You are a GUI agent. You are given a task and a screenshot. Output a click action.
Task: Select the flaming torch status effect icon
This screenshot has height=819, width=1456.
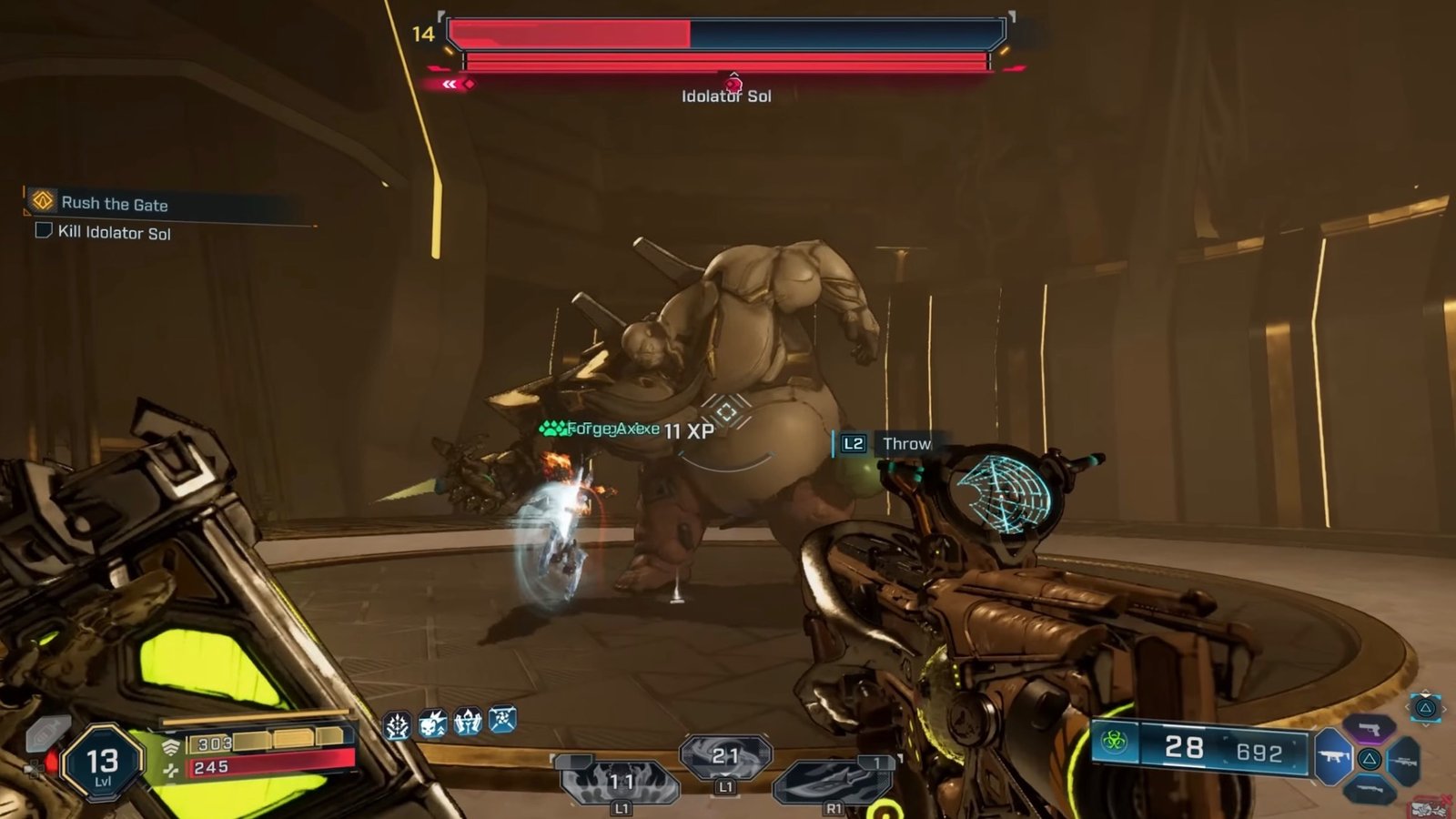(468, 723)
